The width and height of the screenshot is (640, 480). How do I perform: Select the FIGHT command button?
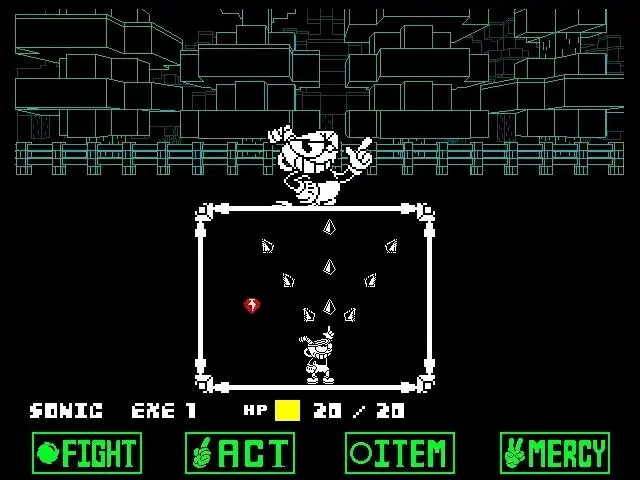click(x=87, y=453)
